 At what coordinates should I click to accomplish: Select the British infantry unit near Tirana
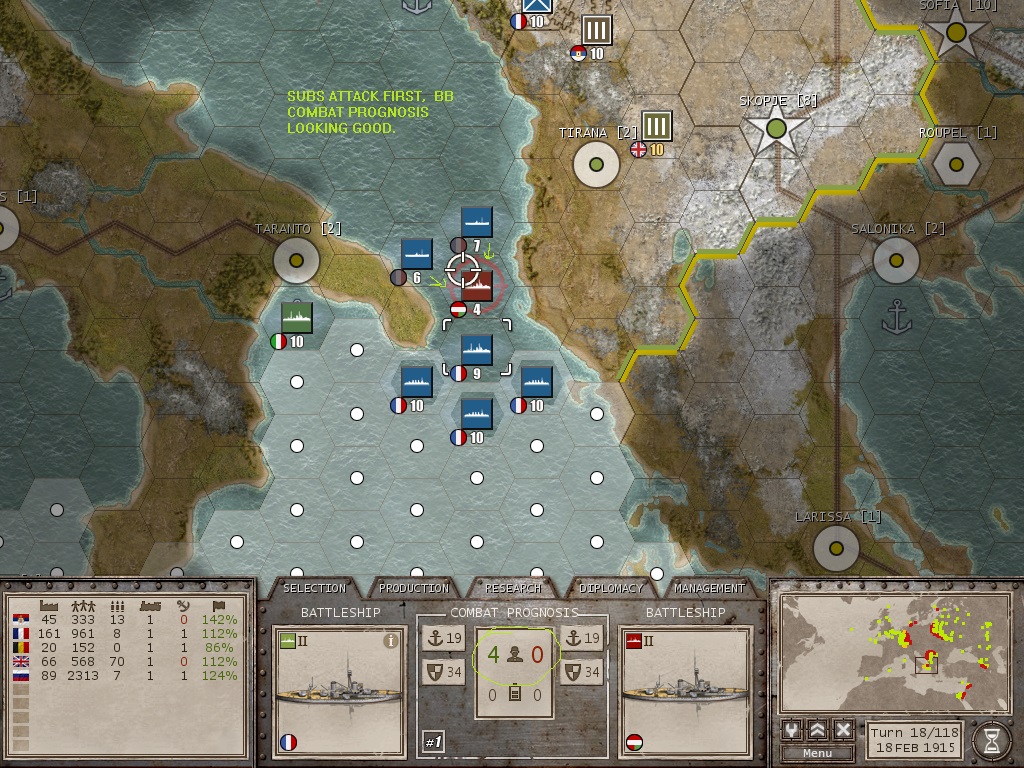[656, 126]
